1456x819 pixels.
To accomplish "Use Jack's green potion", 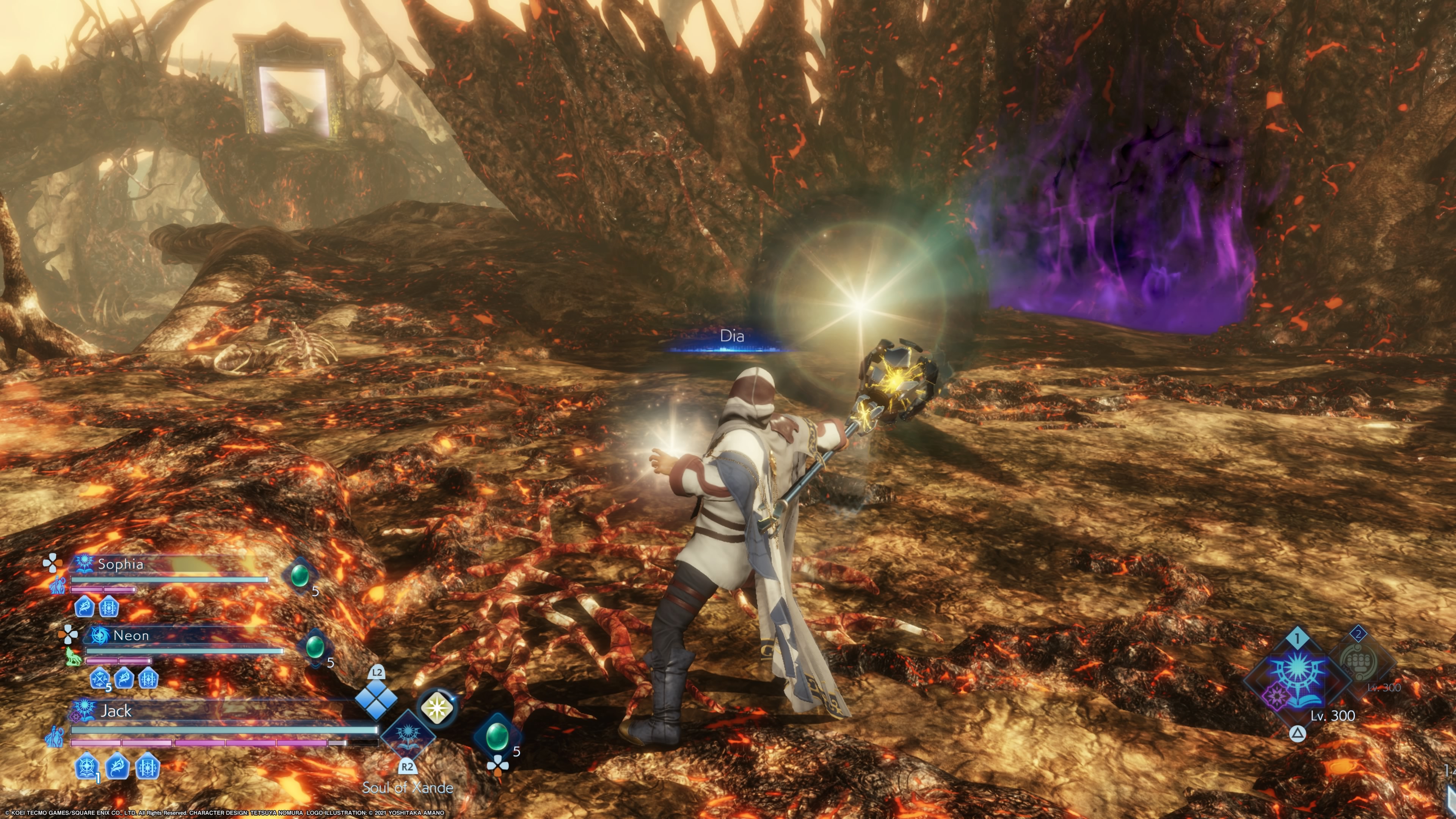I will [497, 735].
